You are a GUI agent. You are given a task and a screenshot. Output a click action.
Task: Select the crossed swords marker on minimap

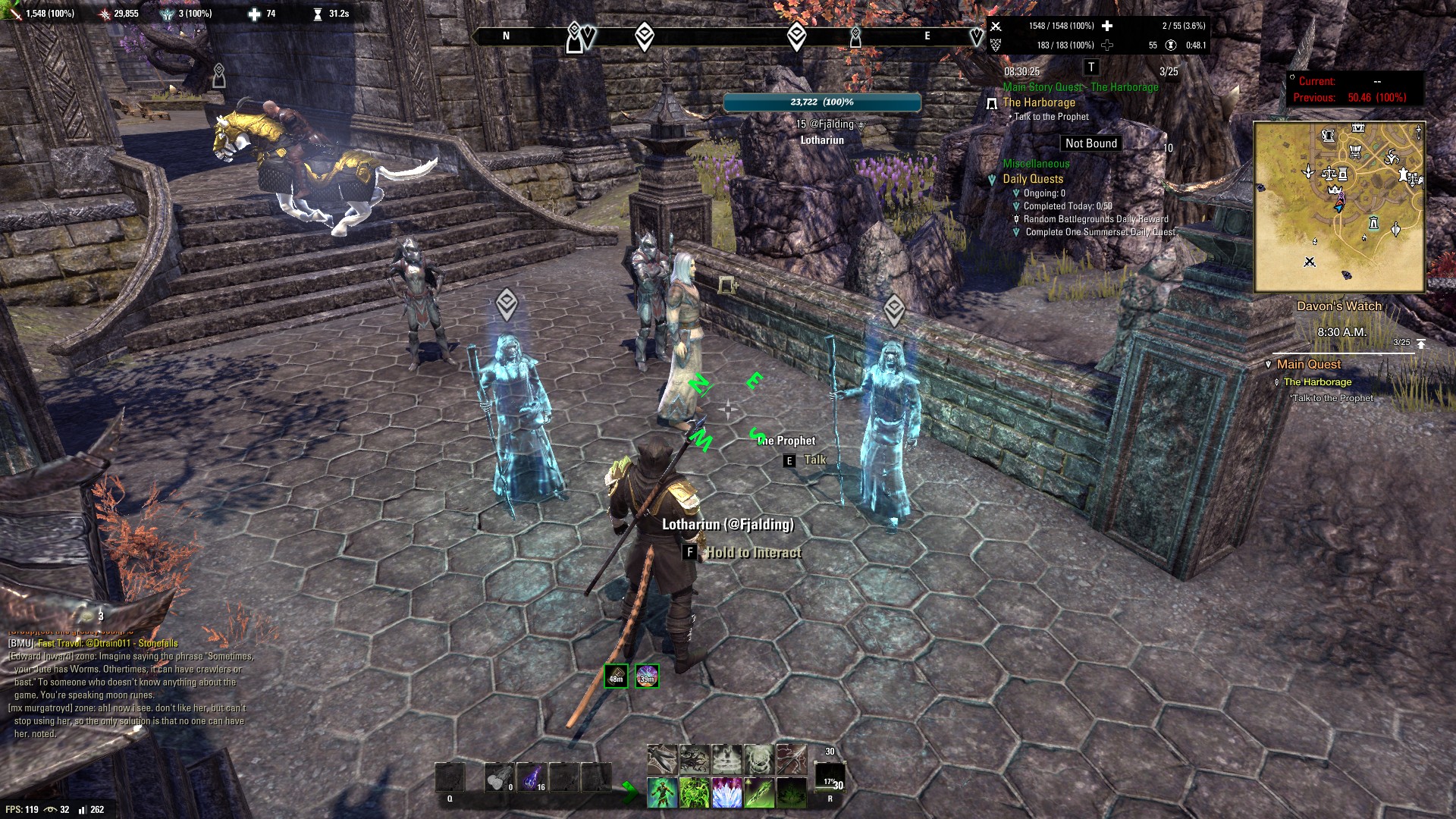[1310, 262]
